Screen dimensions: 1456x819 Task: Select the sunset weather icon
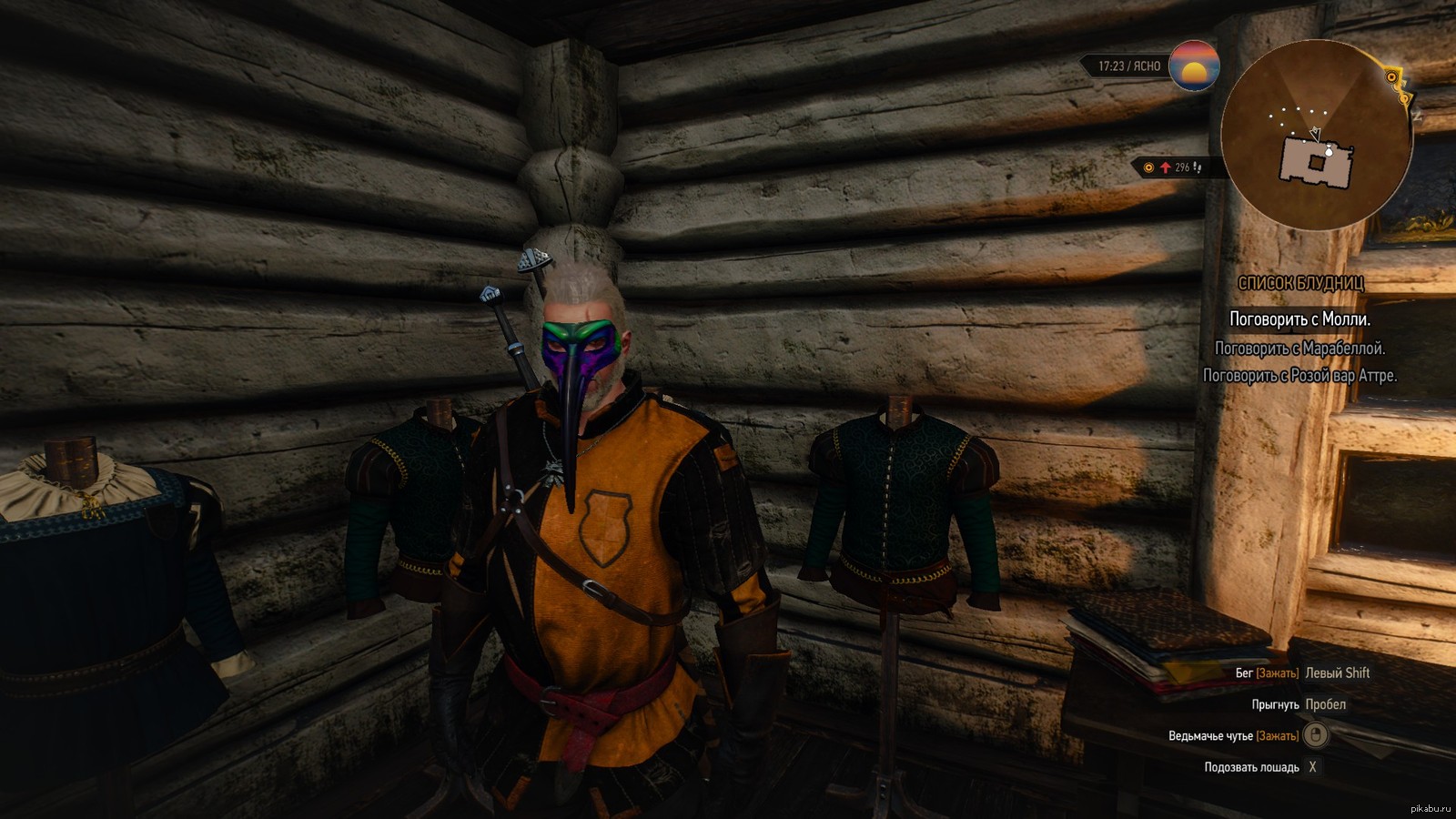click(x=1194, y=66)
